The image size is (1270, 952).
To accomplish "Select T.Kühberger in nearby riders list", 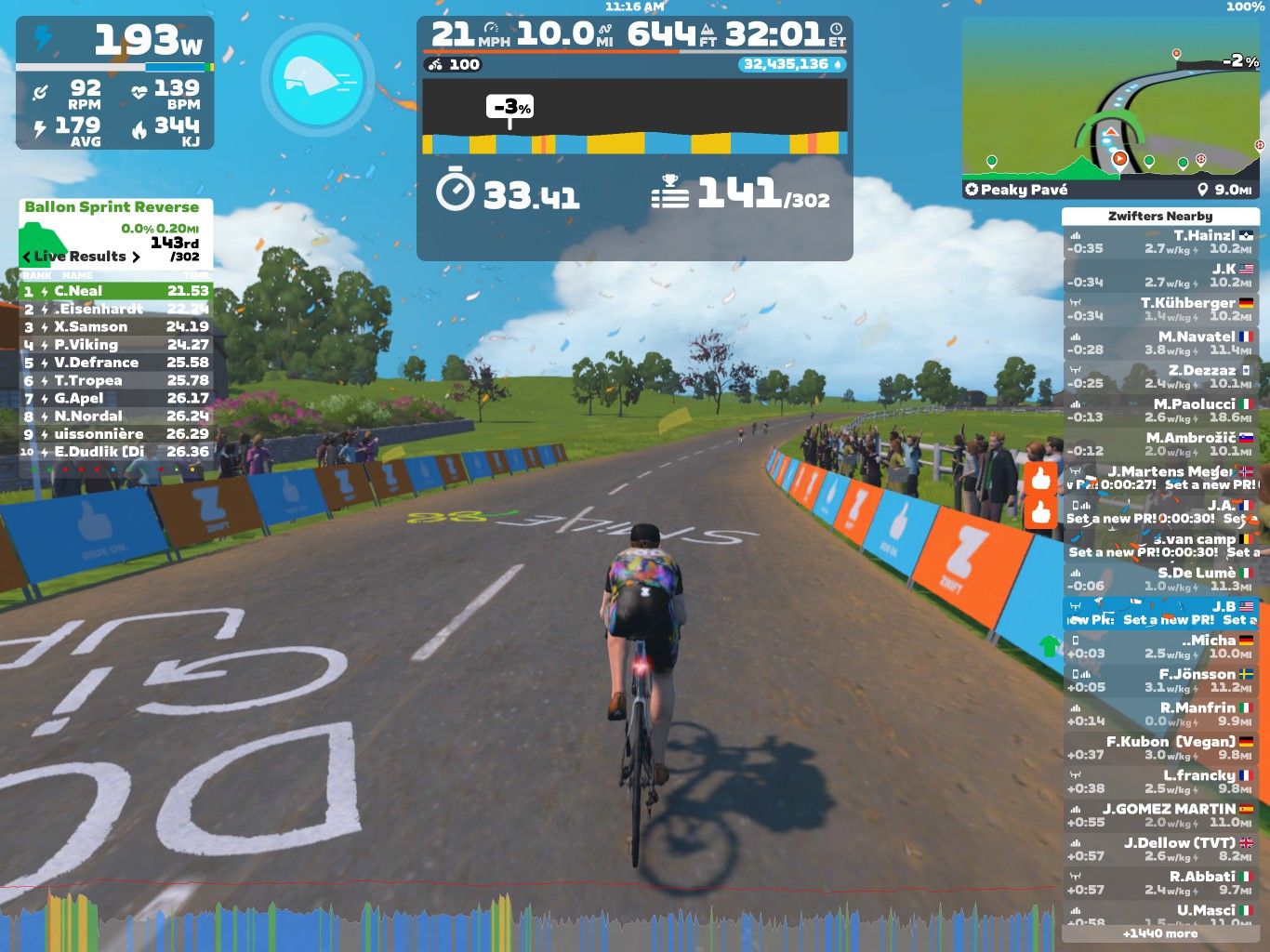I will point(1160,310).
